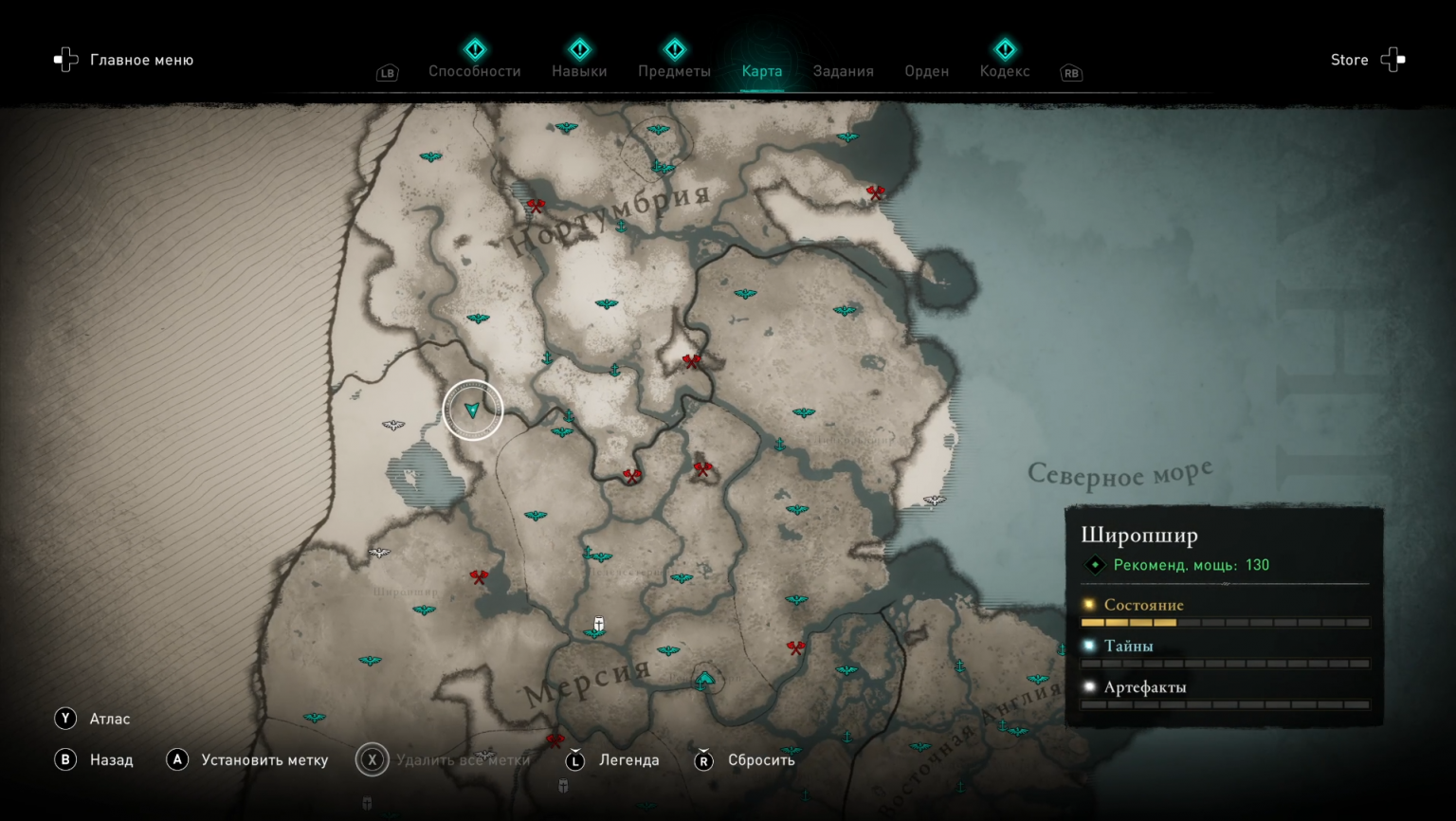
Task: Open the Предметы inventory tab
Action: (674, 71)
